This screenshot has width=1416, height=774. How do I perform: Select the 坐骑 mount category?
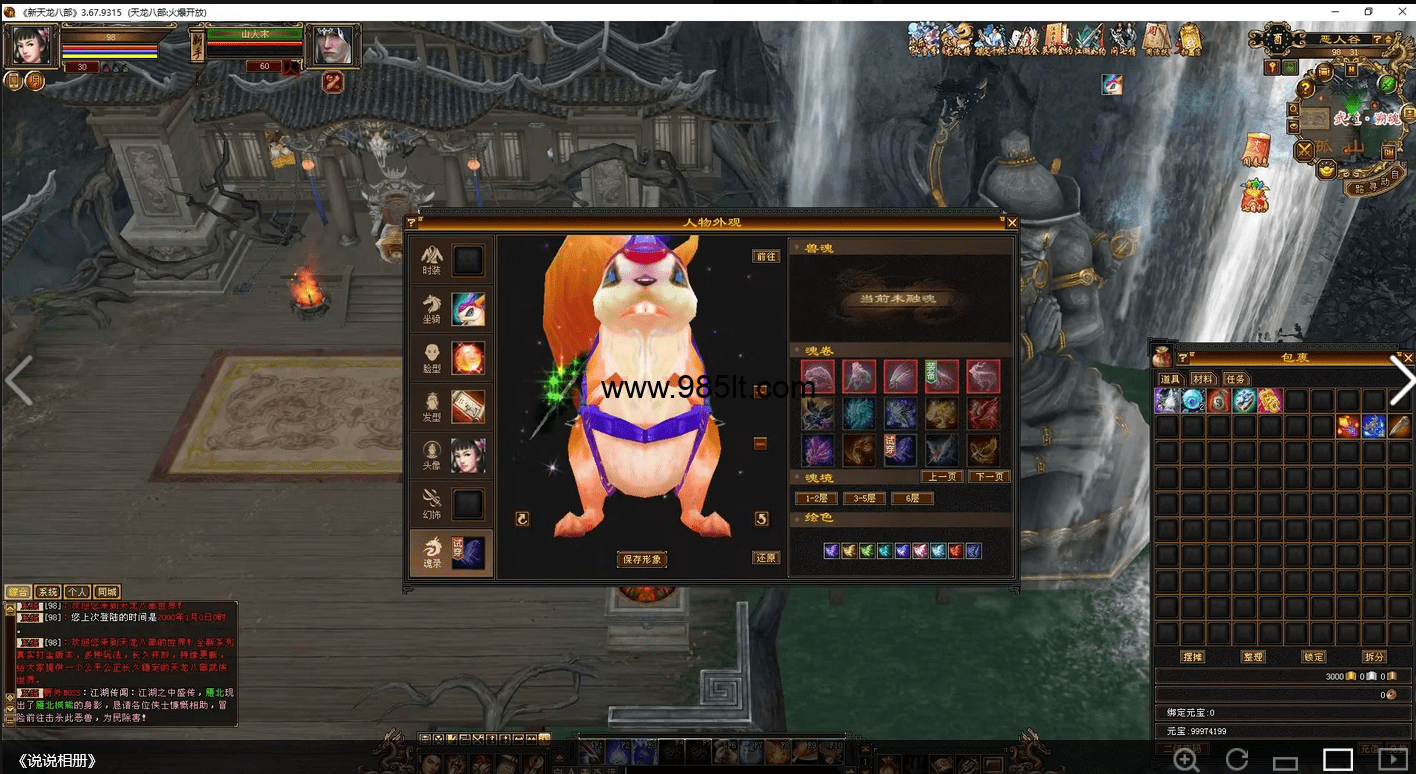(451, 310)
